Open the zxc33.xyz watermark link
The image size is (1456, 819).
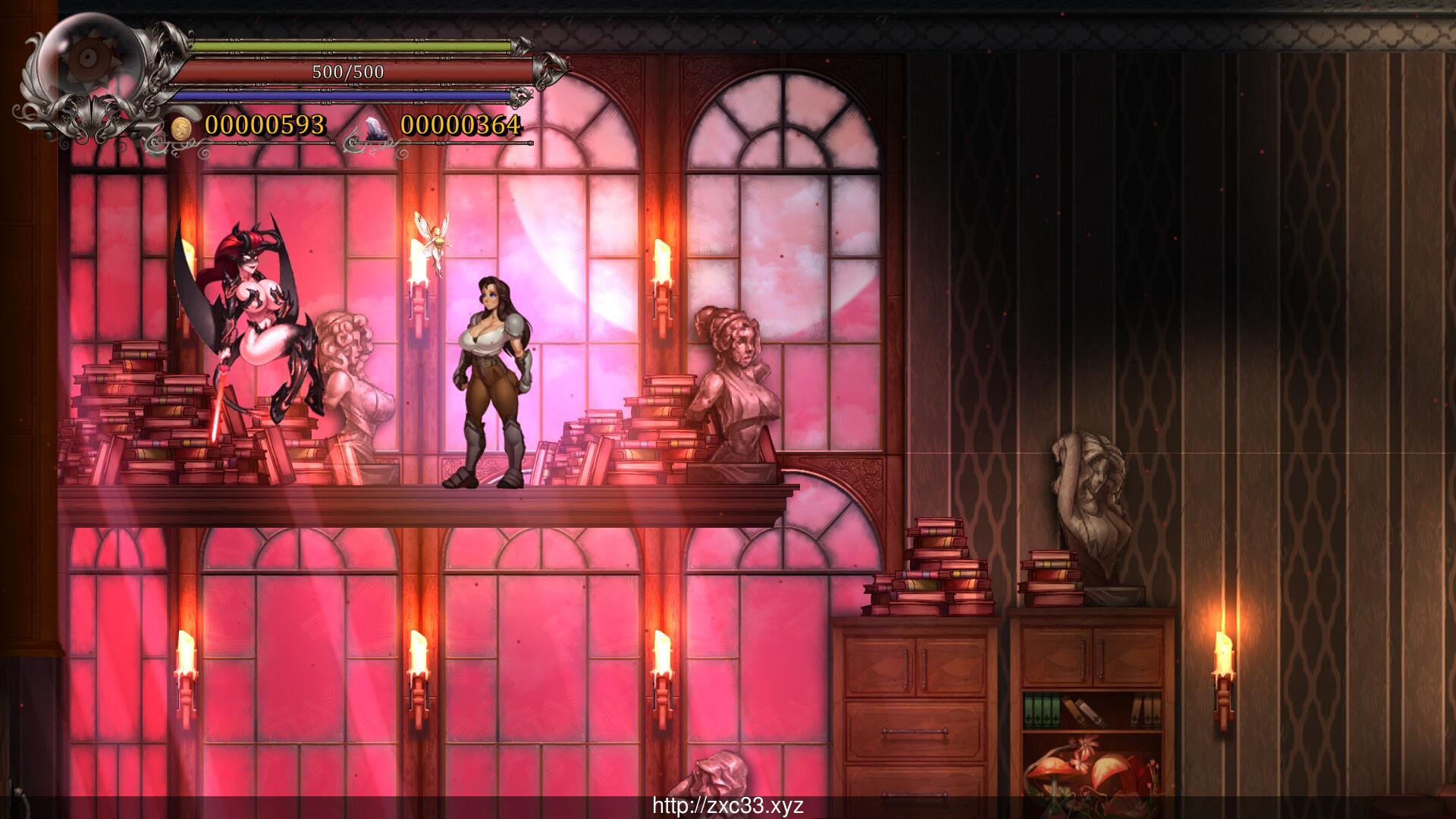(728, 805)
